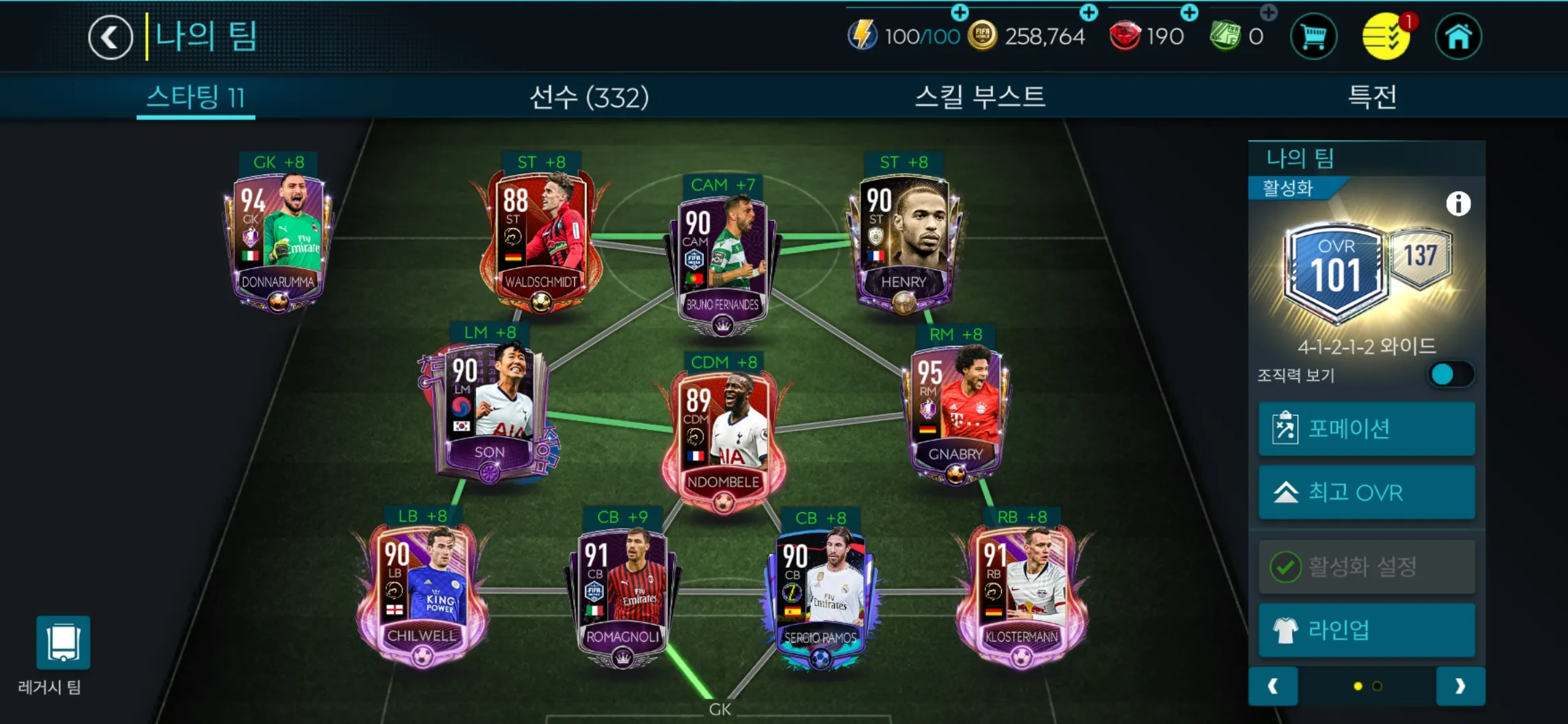
Task: Toggle the 조직력 보기 chemistry switch
Action: pos(1449,375)
